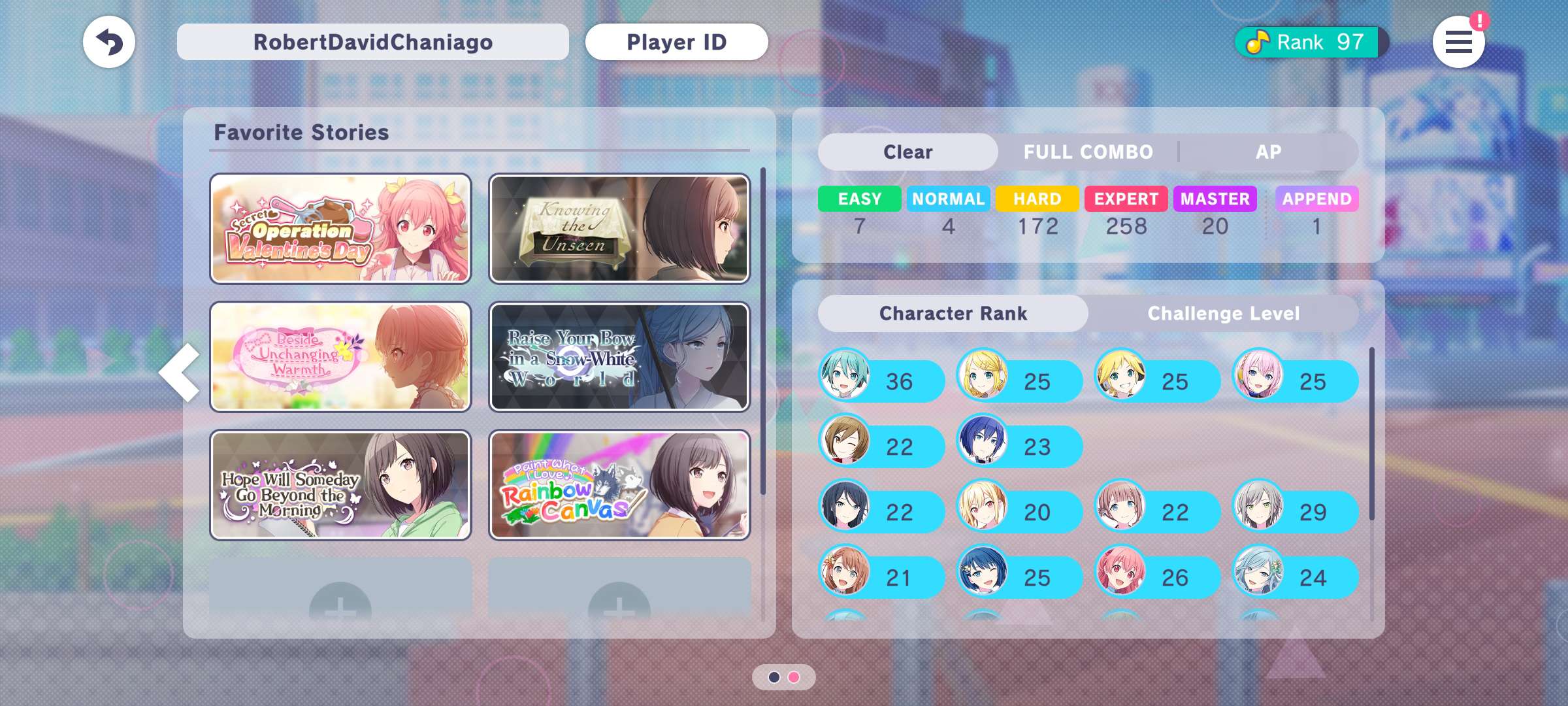Select Hope Will Someday Go Beyond the Morning
Viewport: 1568px width, 706px height.
(340, 485)
